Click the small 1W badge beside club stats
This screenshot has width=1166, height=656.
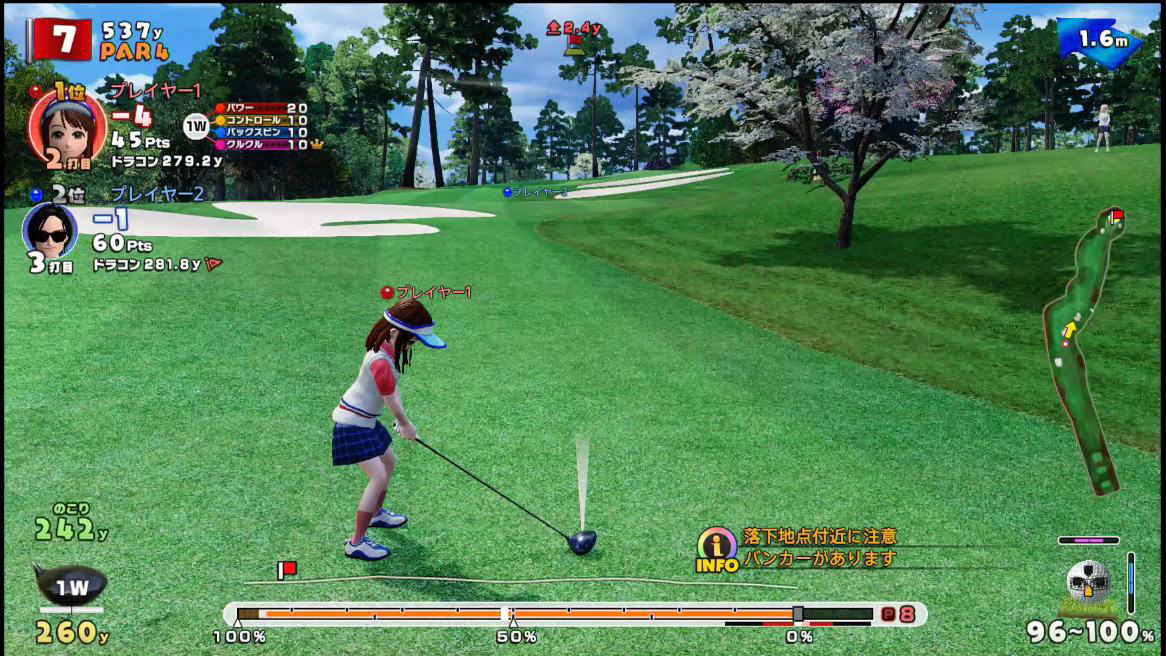pos(195,126)
